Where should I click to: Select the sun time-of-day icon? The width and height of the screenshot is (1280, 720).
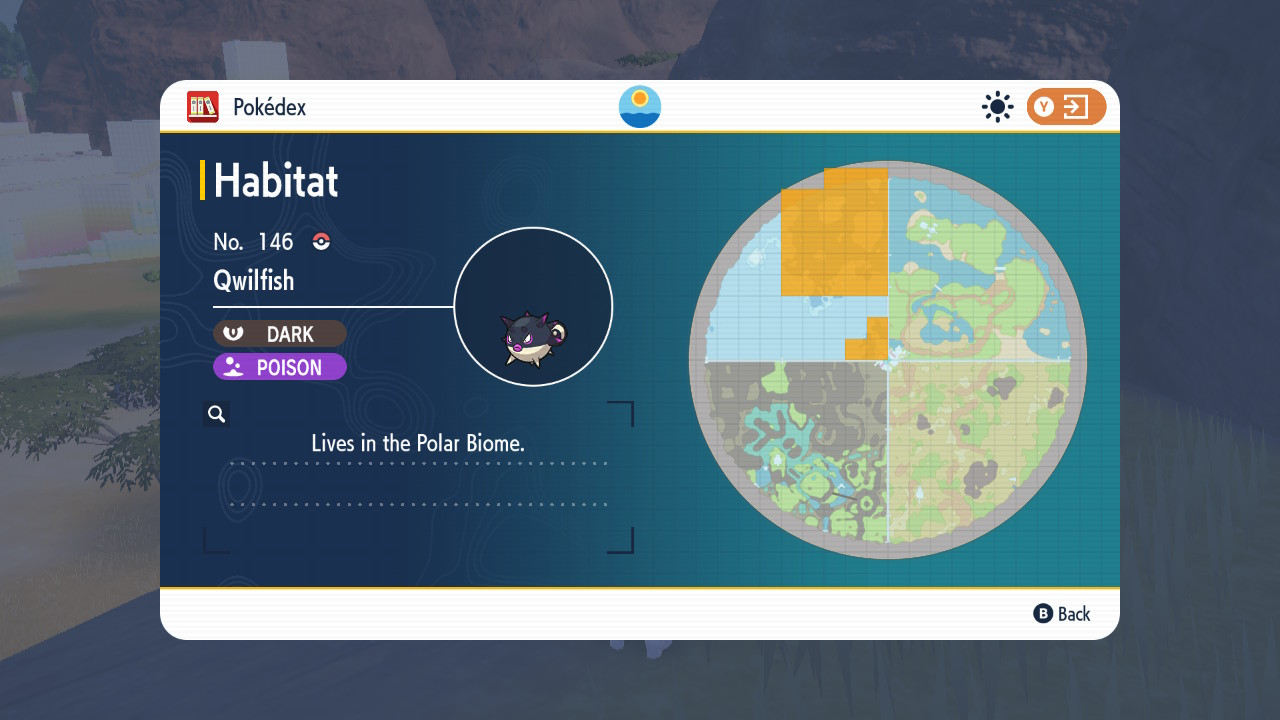[997, 107]
